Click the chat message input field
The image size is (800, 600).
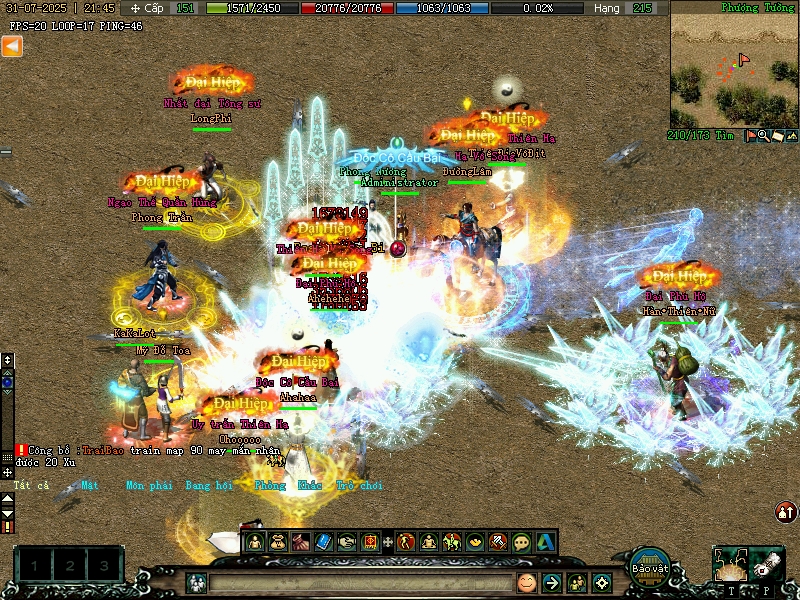[360, 582]
